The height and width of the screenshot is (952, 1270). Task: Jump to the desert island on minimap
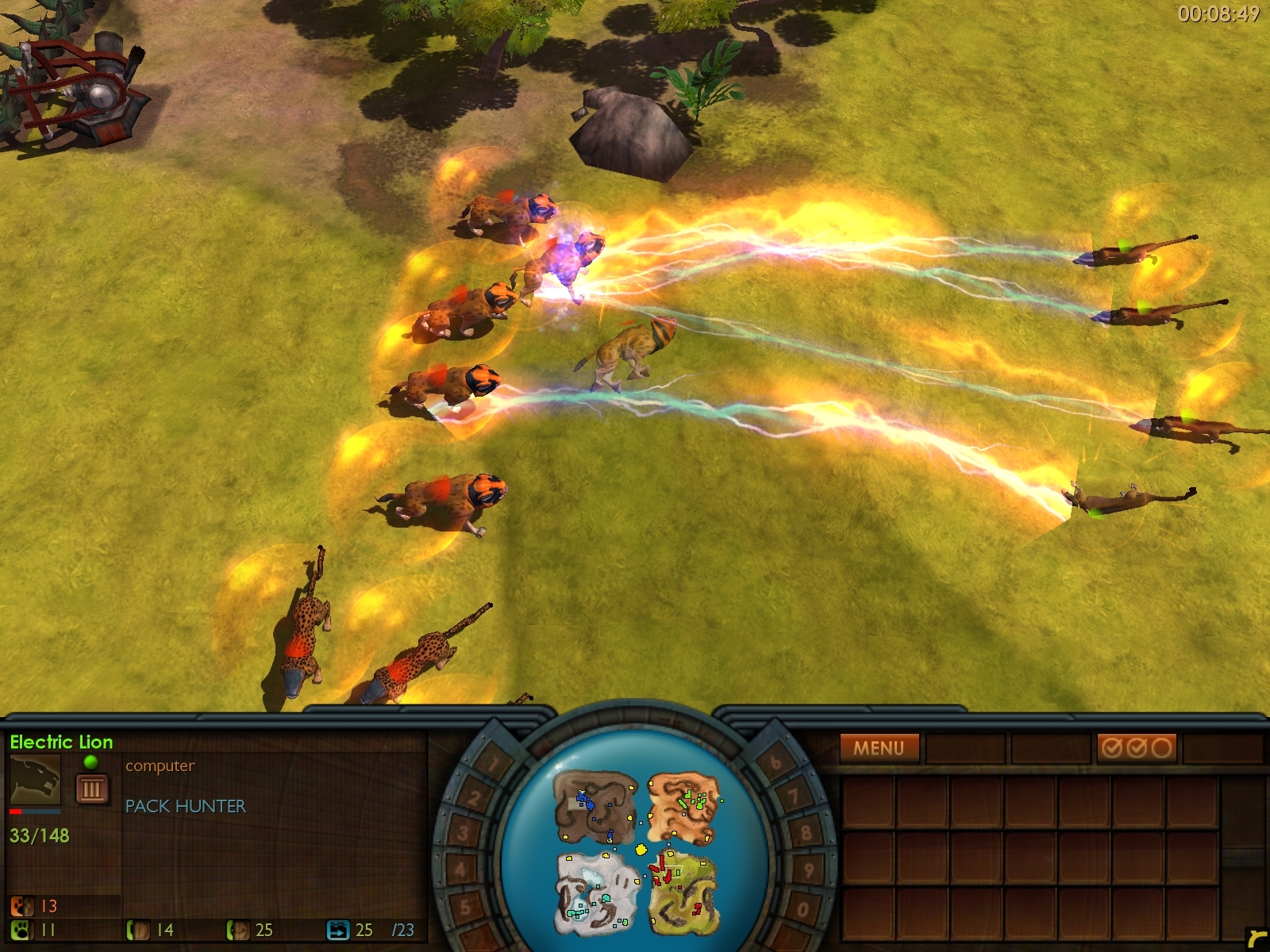click(x=683, y=808)
